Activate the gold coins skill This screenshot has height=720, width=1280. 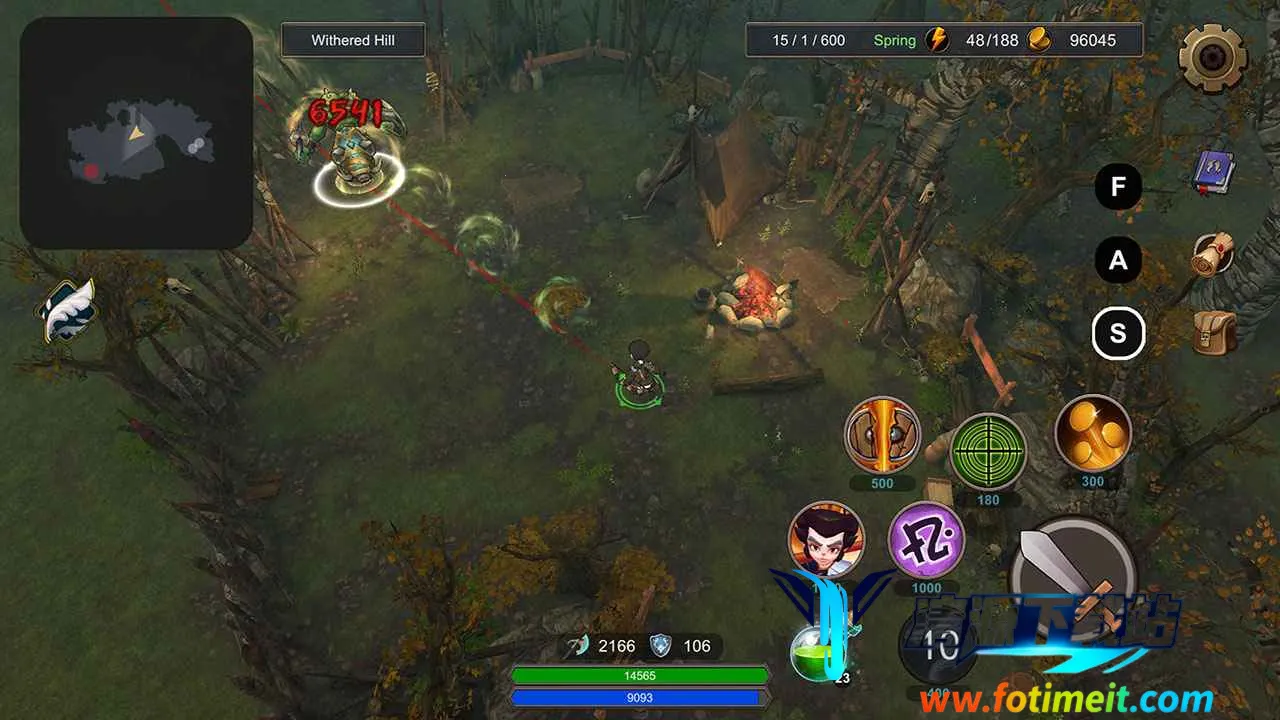[x=1092, y=433]
